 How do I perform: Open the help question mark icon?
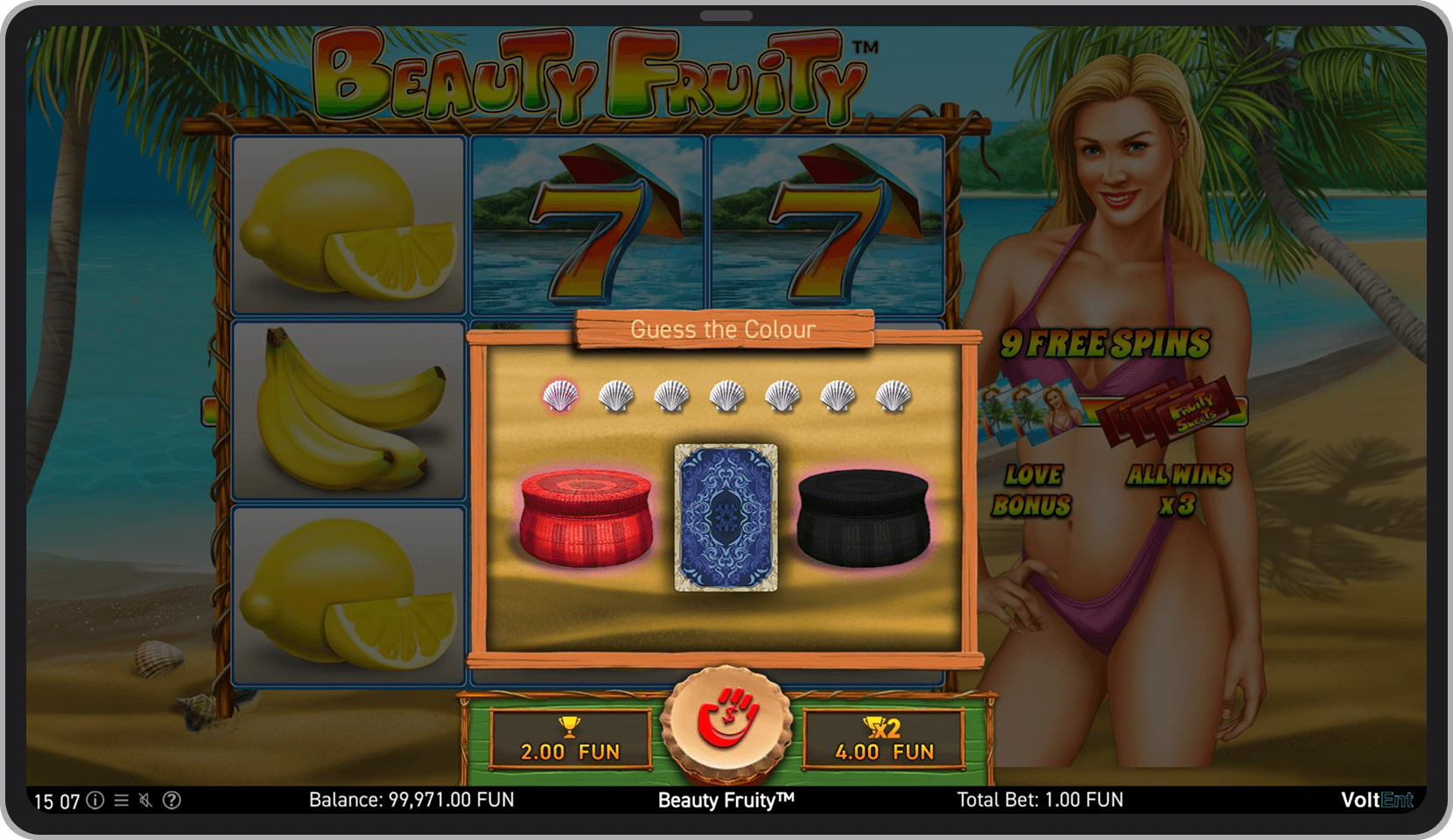172,801
